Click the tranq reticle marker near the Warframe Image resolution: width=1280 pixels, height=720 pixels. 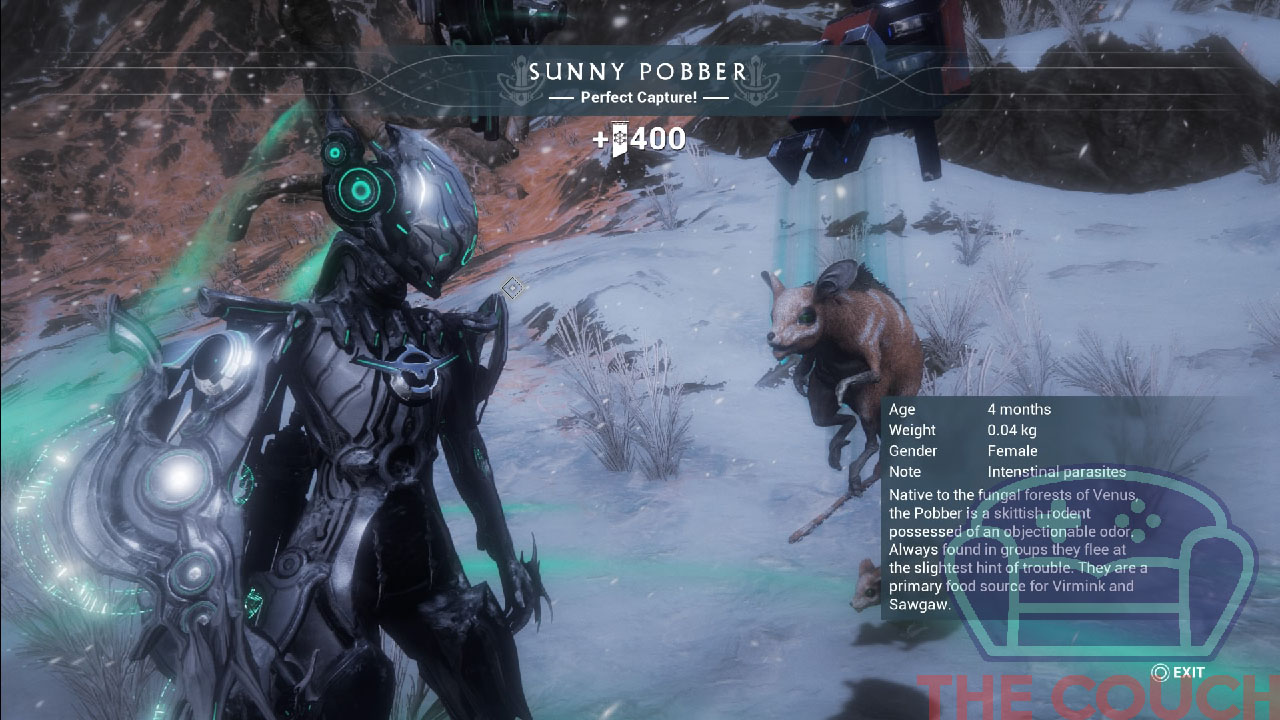coord(510,289)
